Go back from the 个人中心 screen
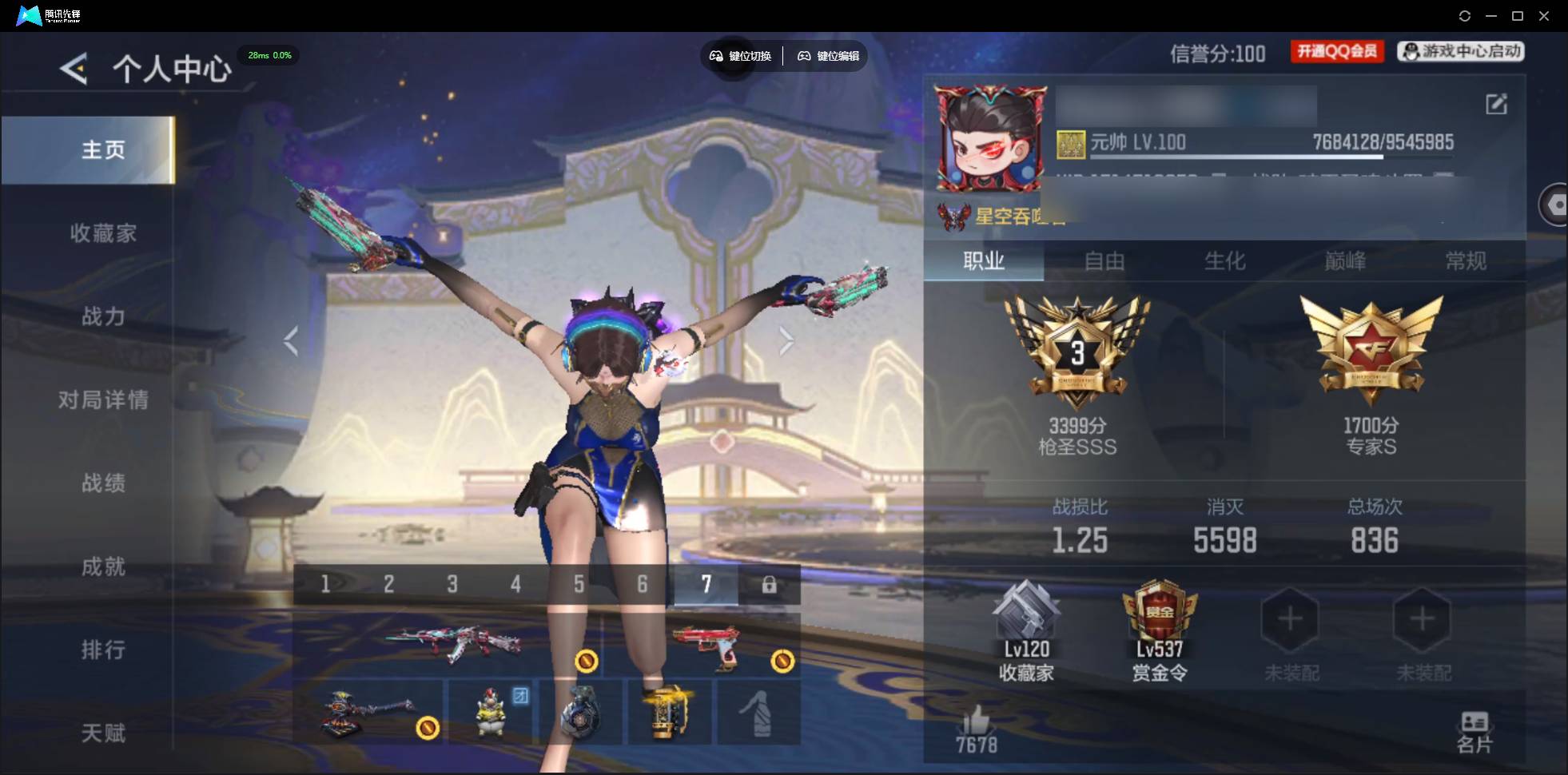This screenshot has width=1568, height=775. (74, 70)
